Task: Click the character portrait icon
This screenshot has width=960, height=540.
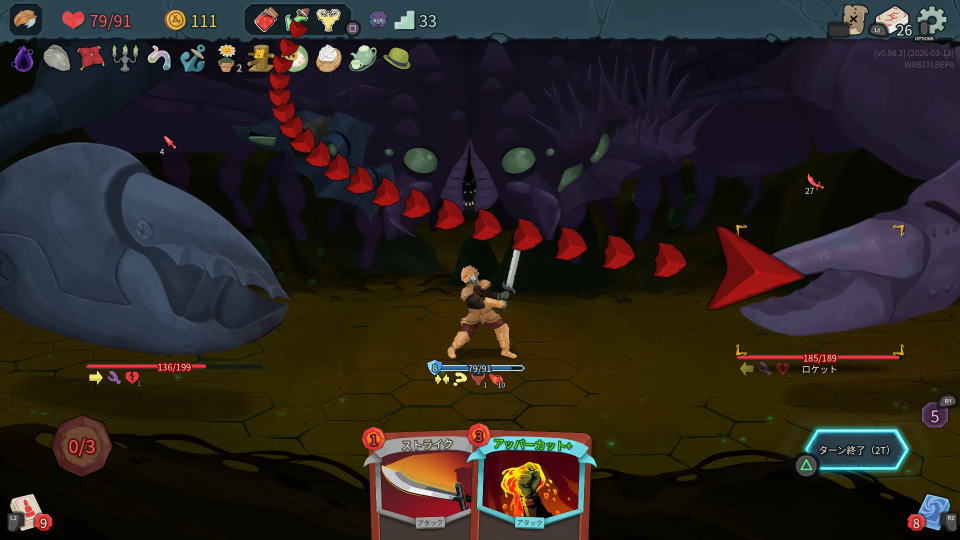Action: [x=26, y=20]
